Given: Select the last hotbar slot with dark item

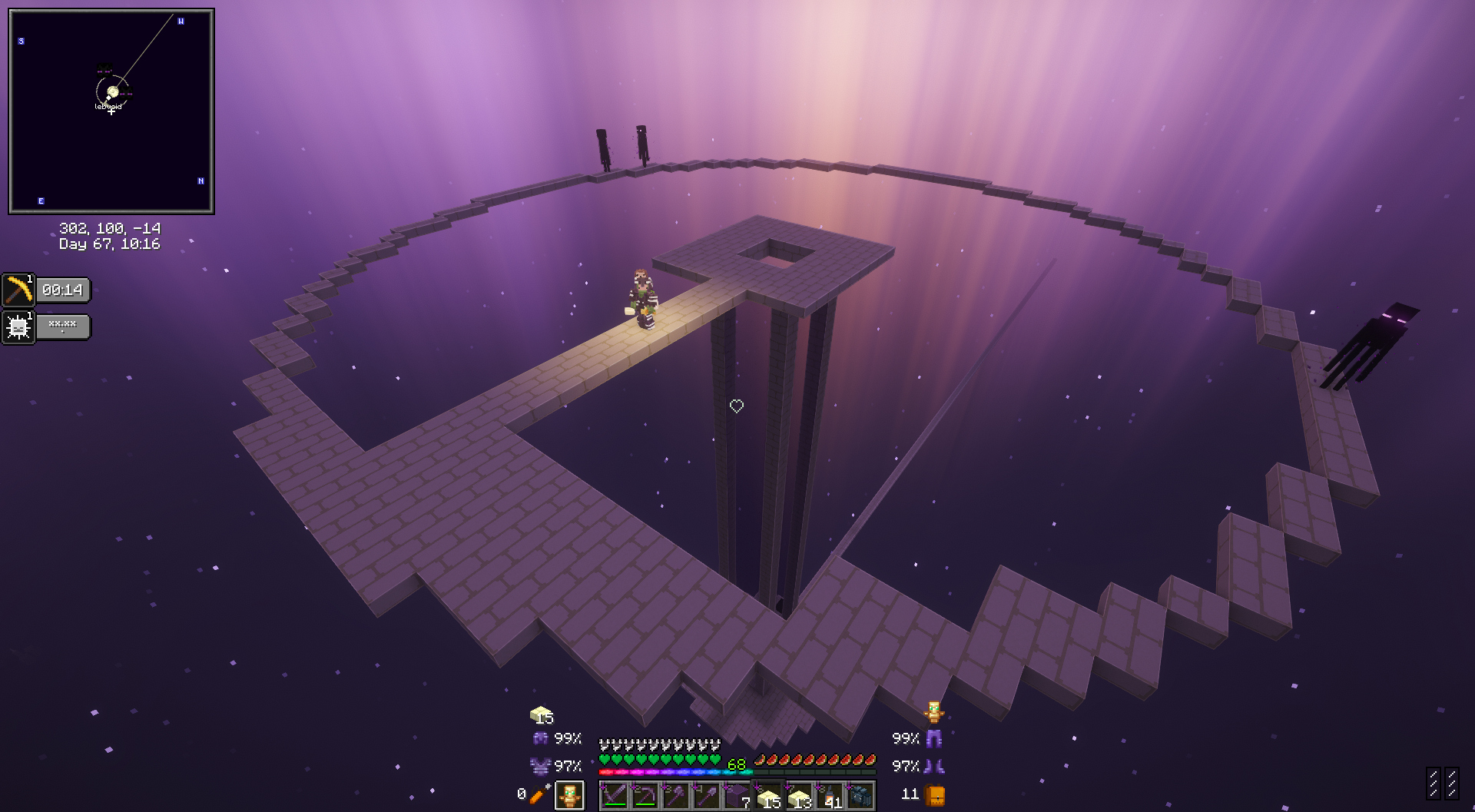Looking at the screenshot, I should coord(860,796).
